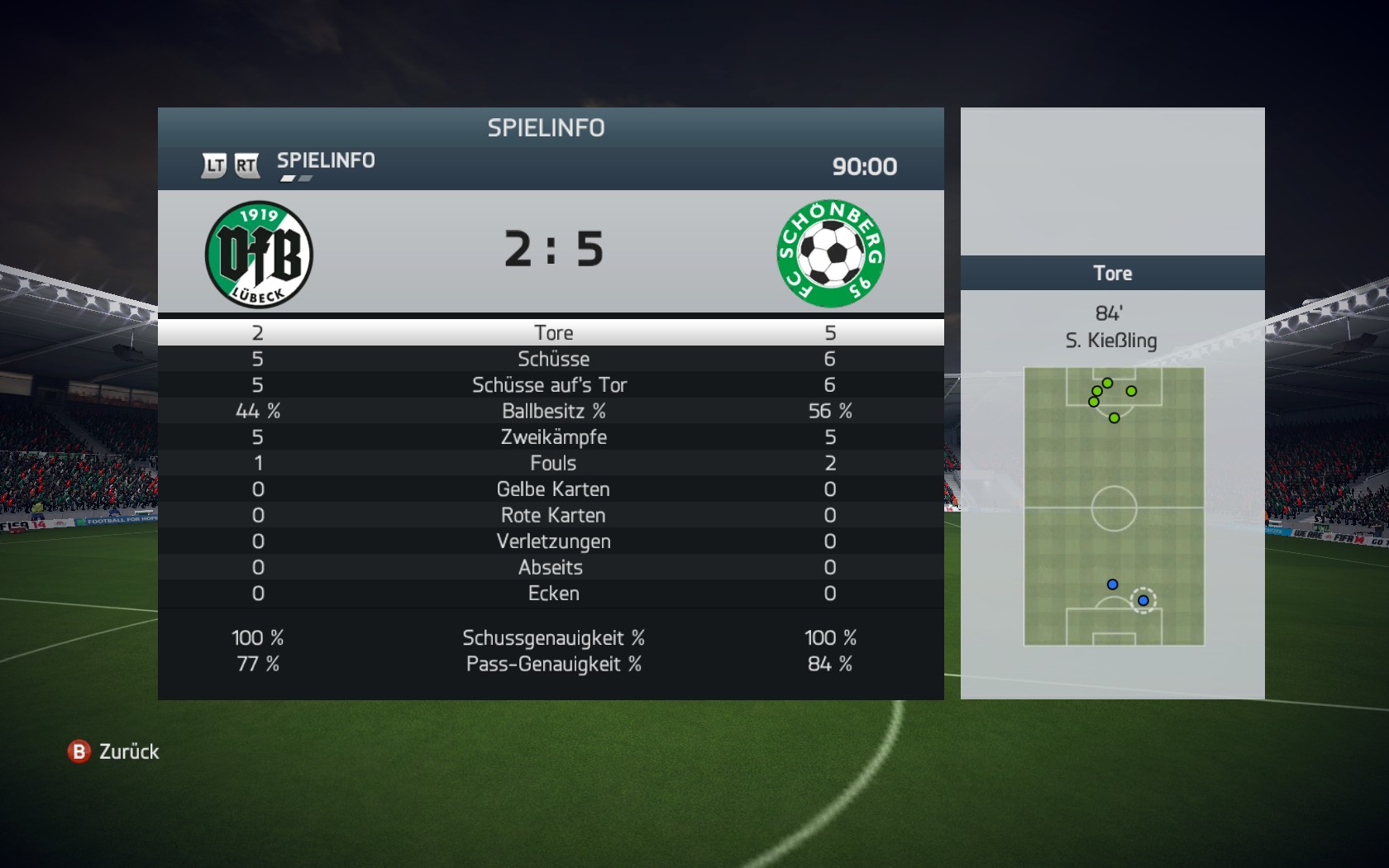This screenshot has width=1389, height=868.
Task: Click the ringed blue goal marker on pitch
Action: click(1143, 600)
